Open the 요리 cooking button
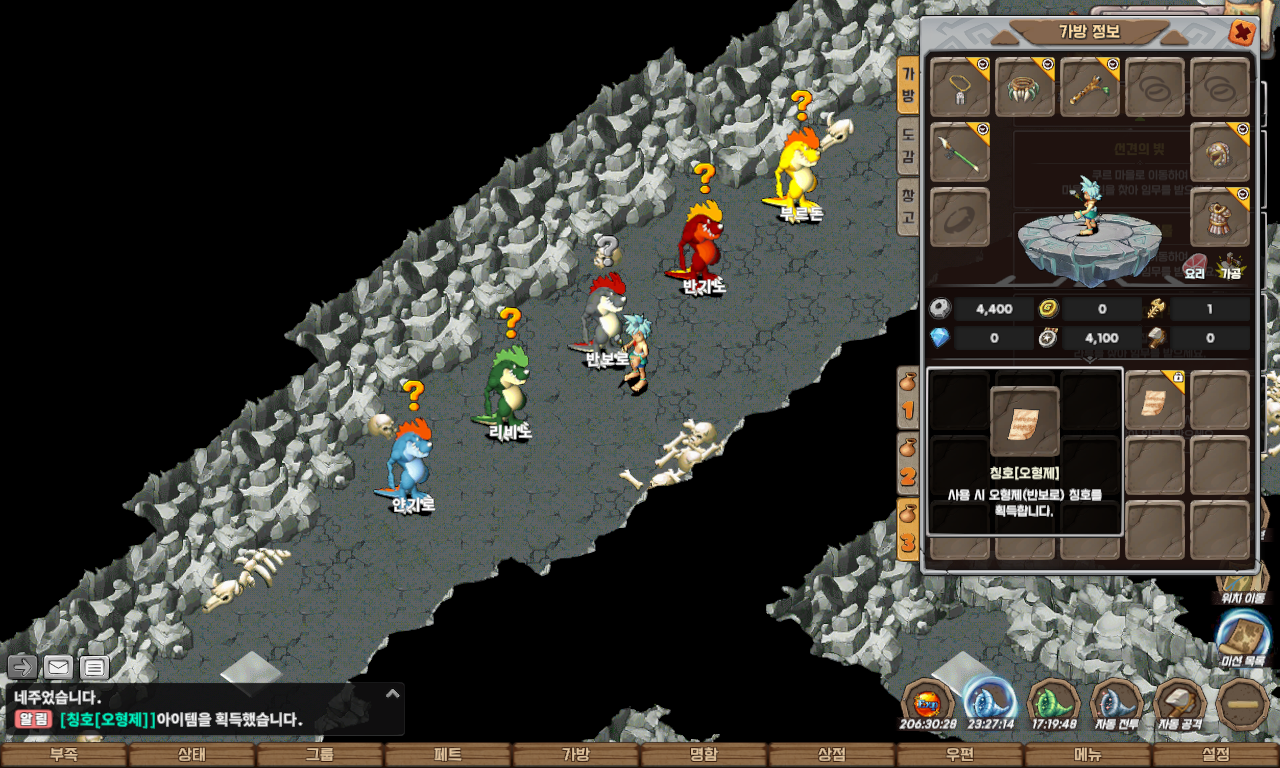This screenshot has height=768, width=1280. point(1195,267)
